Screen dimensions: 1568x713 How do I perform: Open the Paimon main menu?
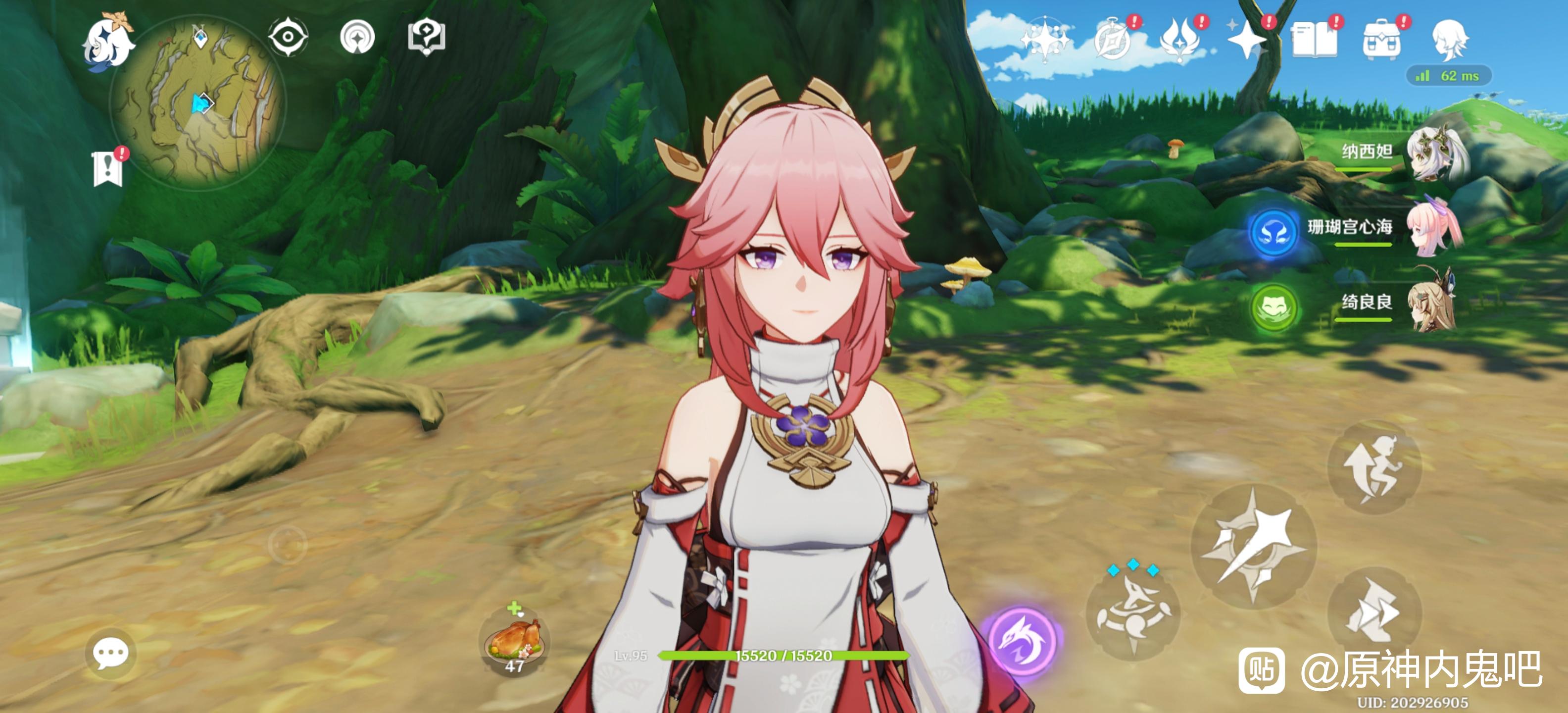pos(108,43)
